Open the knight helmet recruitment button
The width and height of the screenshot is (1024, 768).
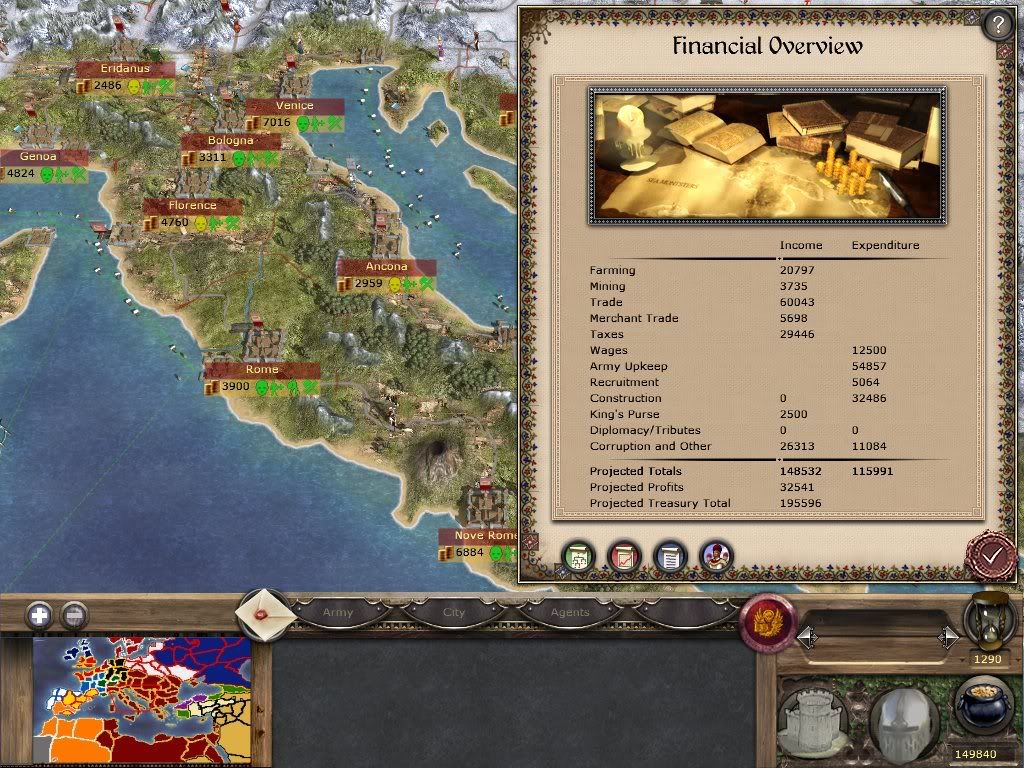(x=904, y=719)
